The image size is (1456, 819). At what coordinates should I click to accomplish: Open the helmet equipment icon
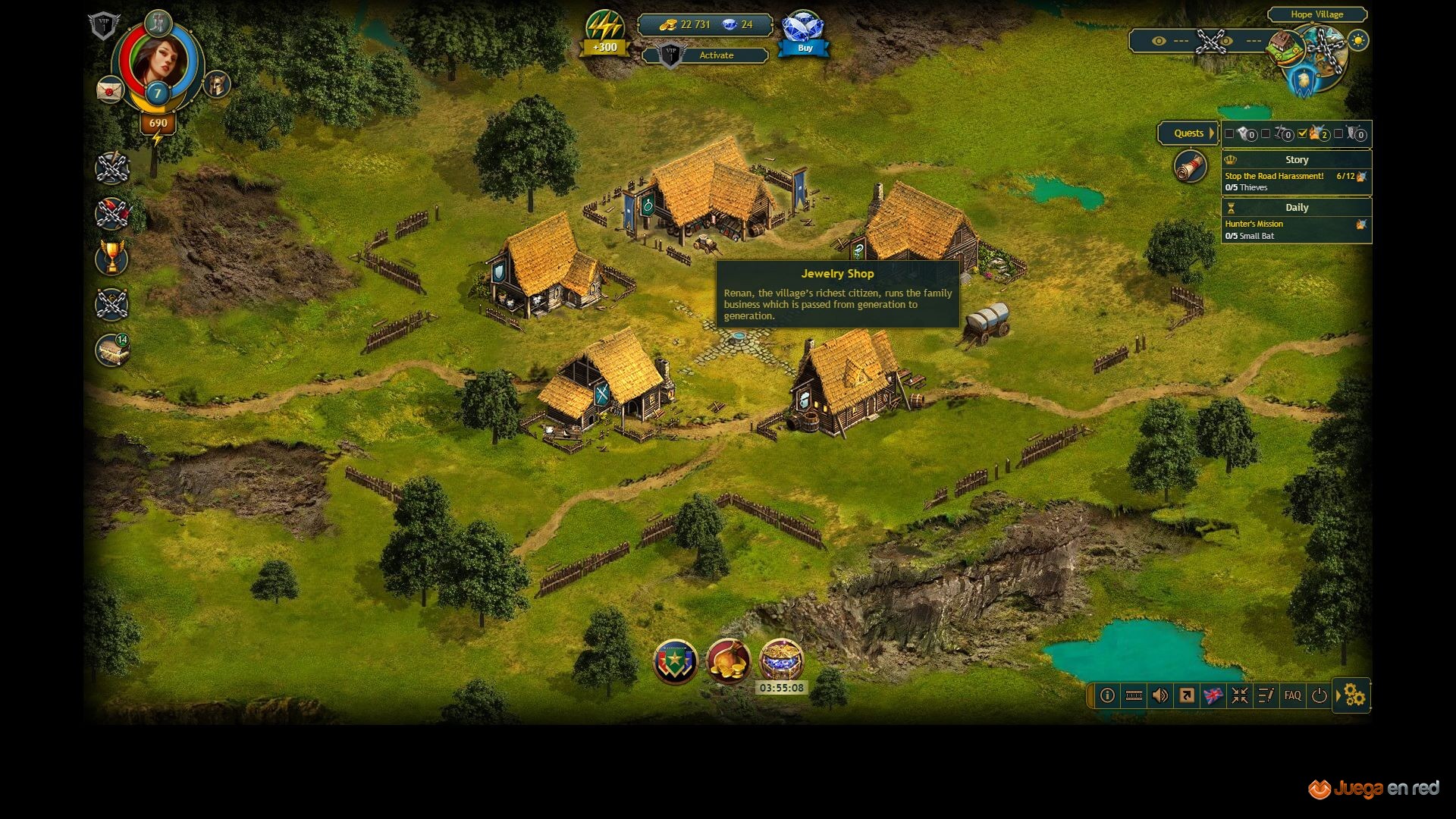(x=218, y=84)
